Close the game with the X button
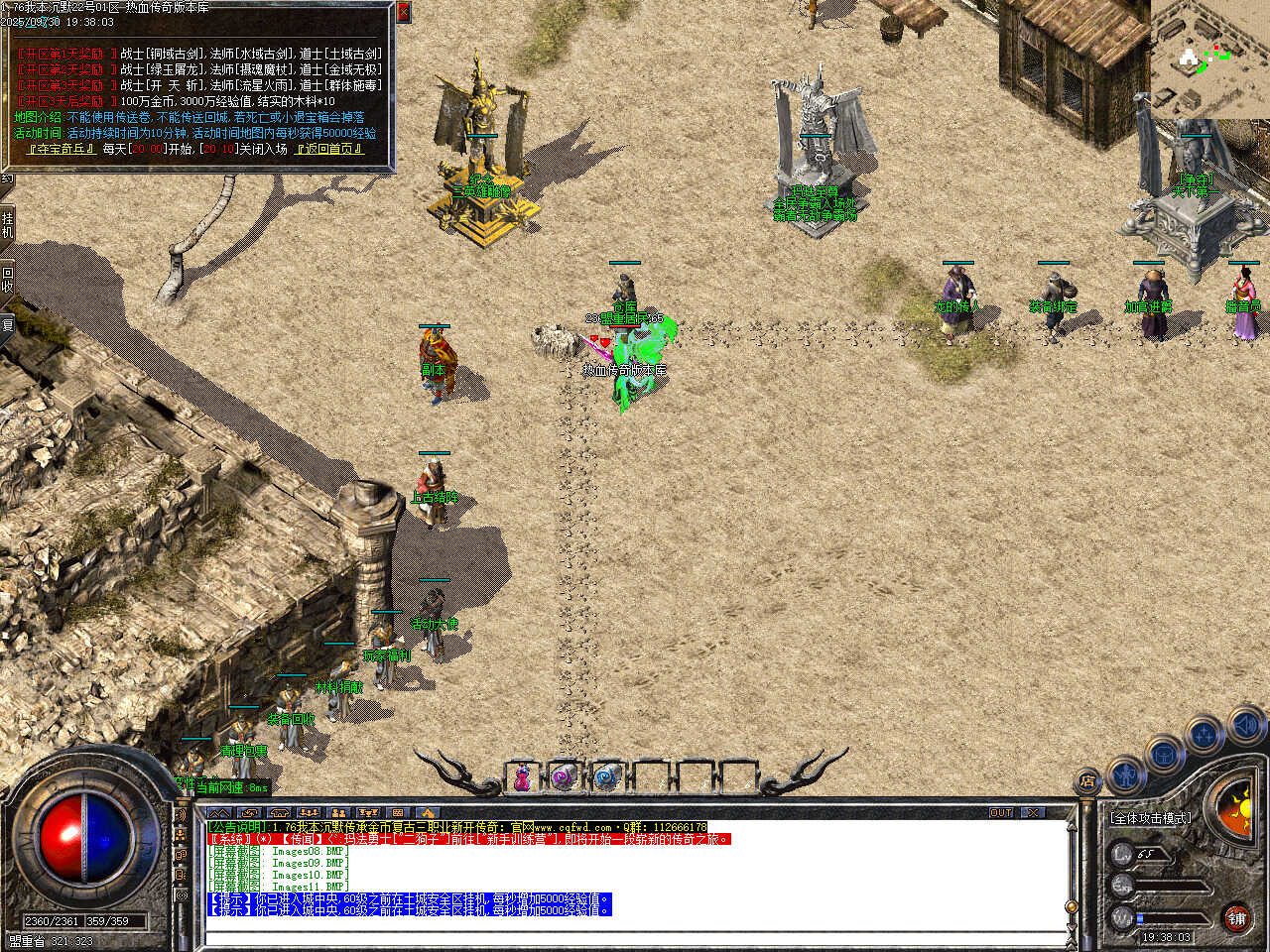This screenshot has width=1270, height=952. point(1033,812)
